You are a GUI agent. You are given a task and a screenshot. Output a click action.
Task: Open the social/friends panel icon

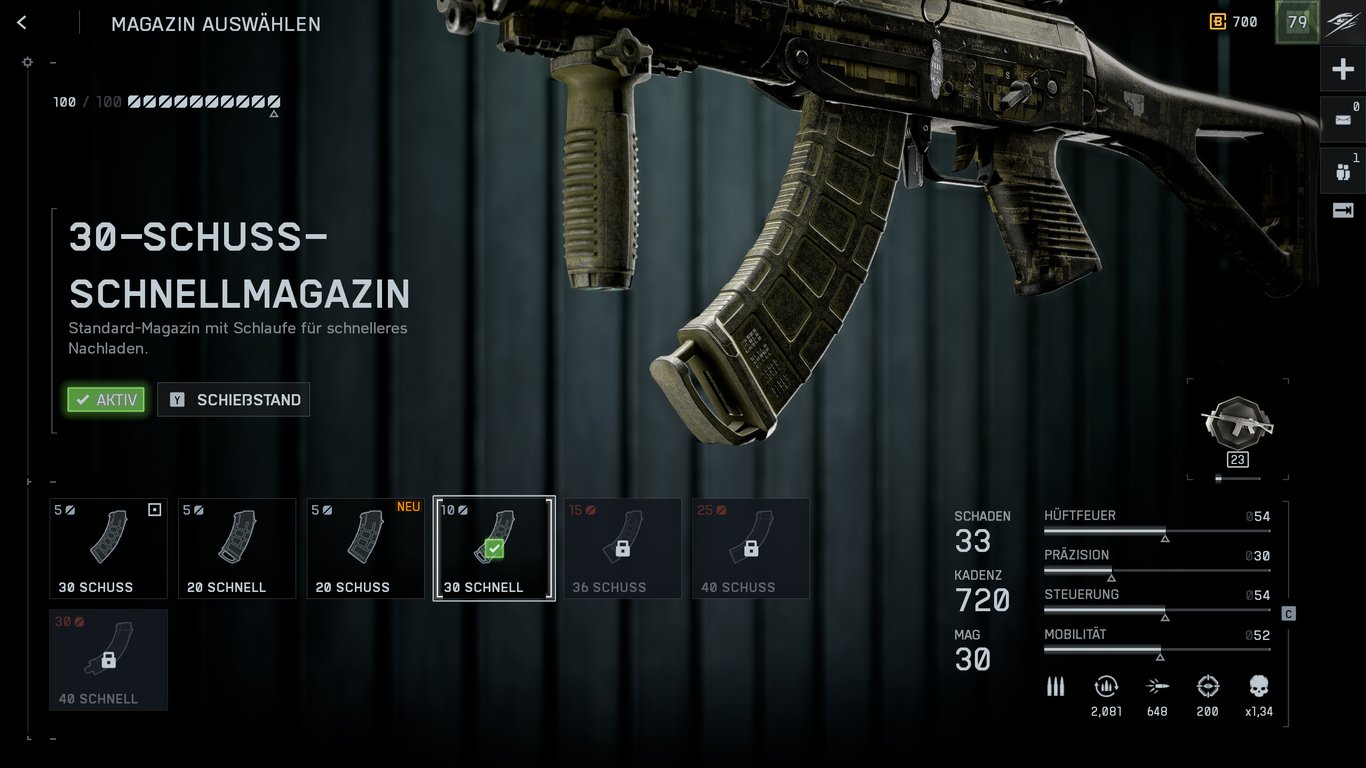point(1342,169)
